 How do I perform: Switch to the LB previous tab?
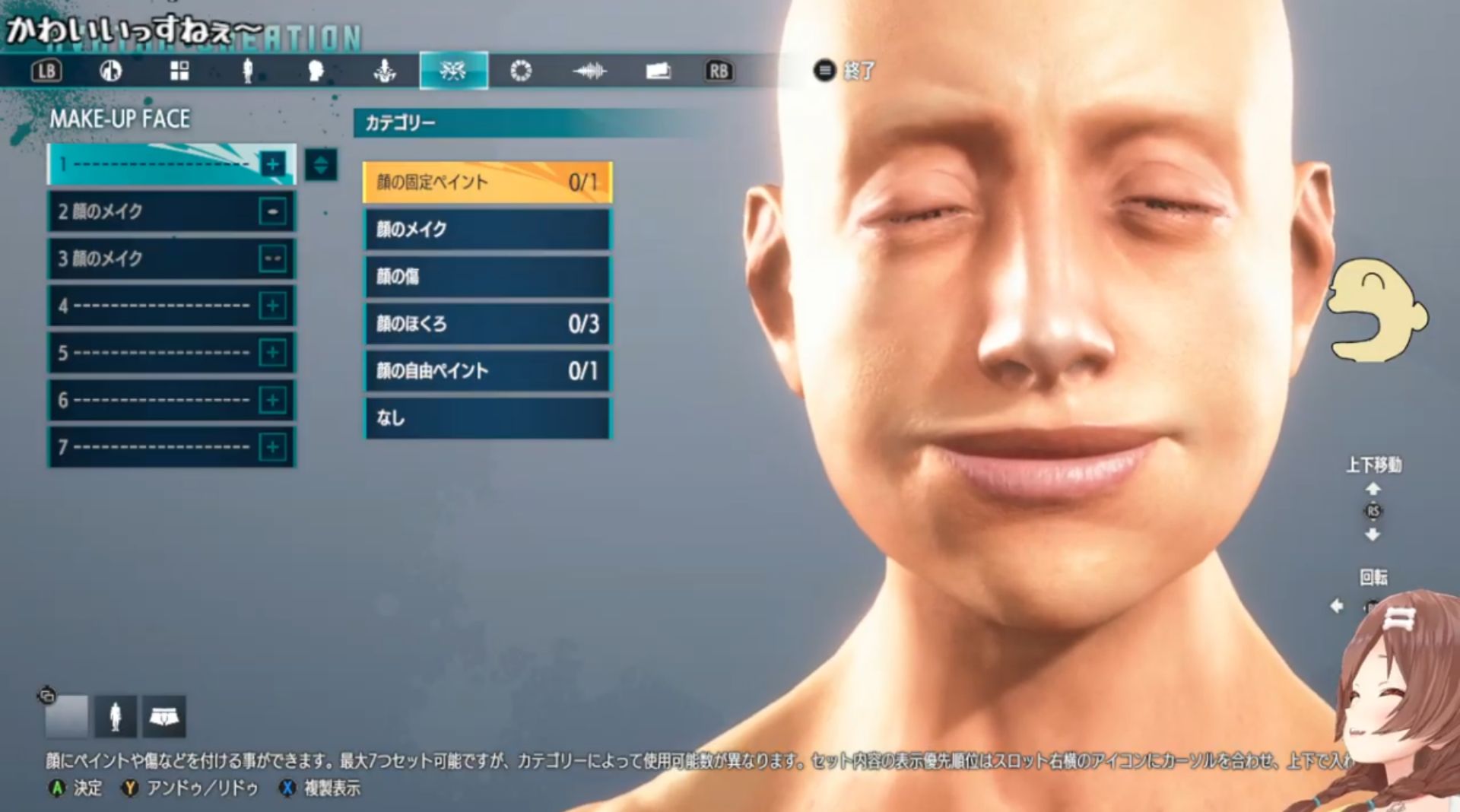(46, 71)
